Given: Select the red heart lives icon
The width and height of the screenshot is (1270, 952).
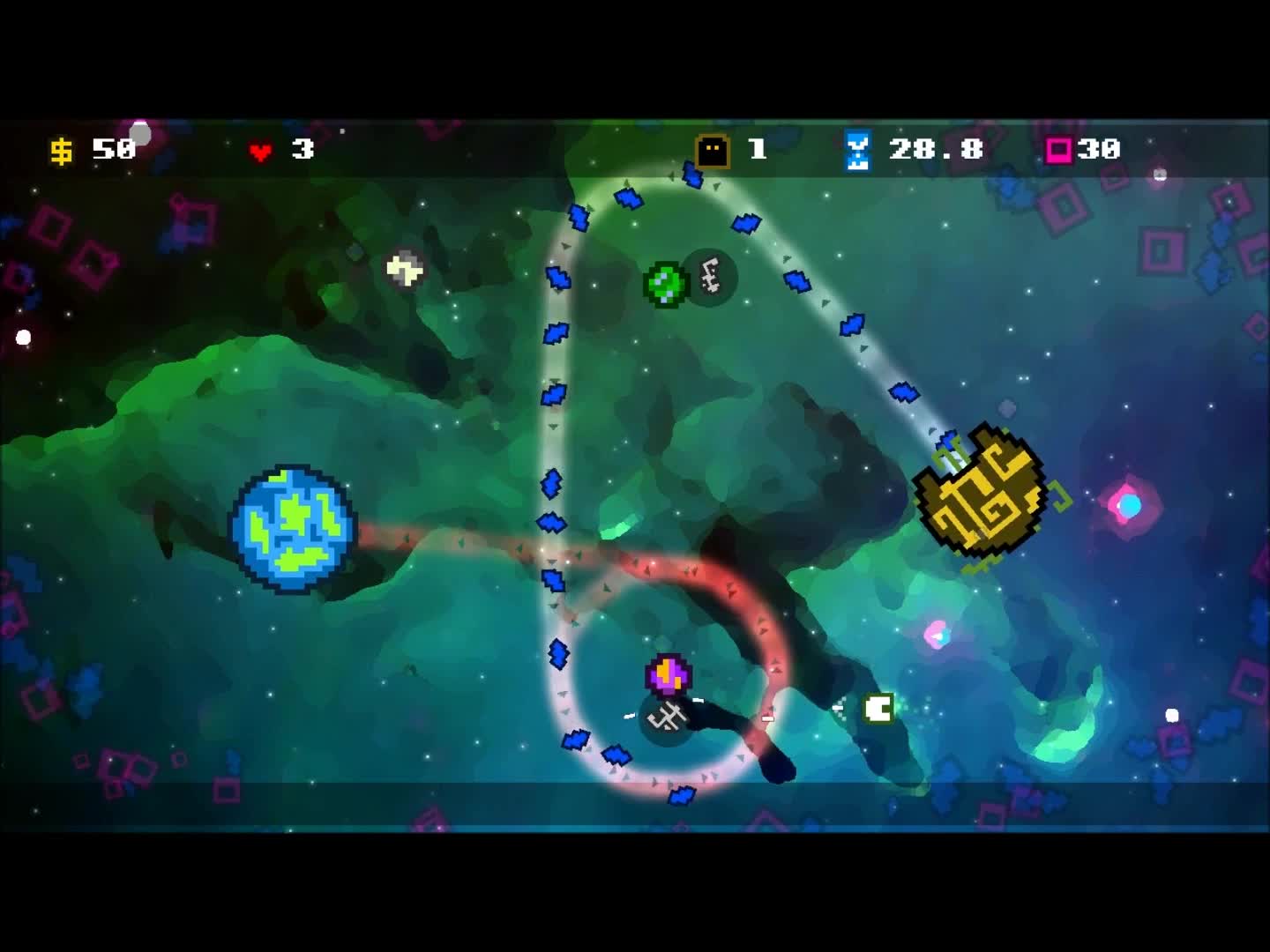Looking at the screenshot, I should pos(261,150).
